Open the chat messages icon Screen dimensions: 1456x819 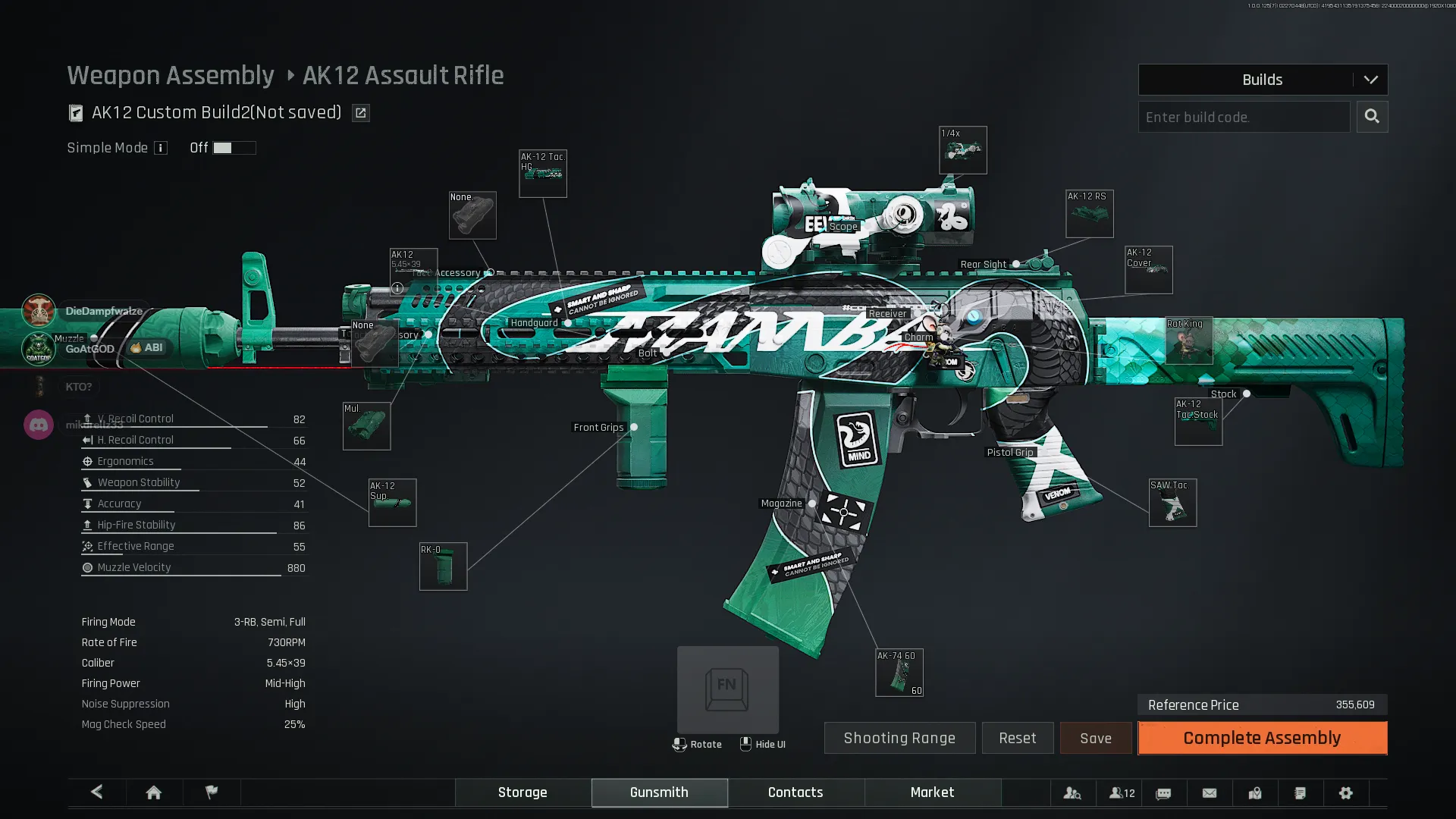point(1163,792)
